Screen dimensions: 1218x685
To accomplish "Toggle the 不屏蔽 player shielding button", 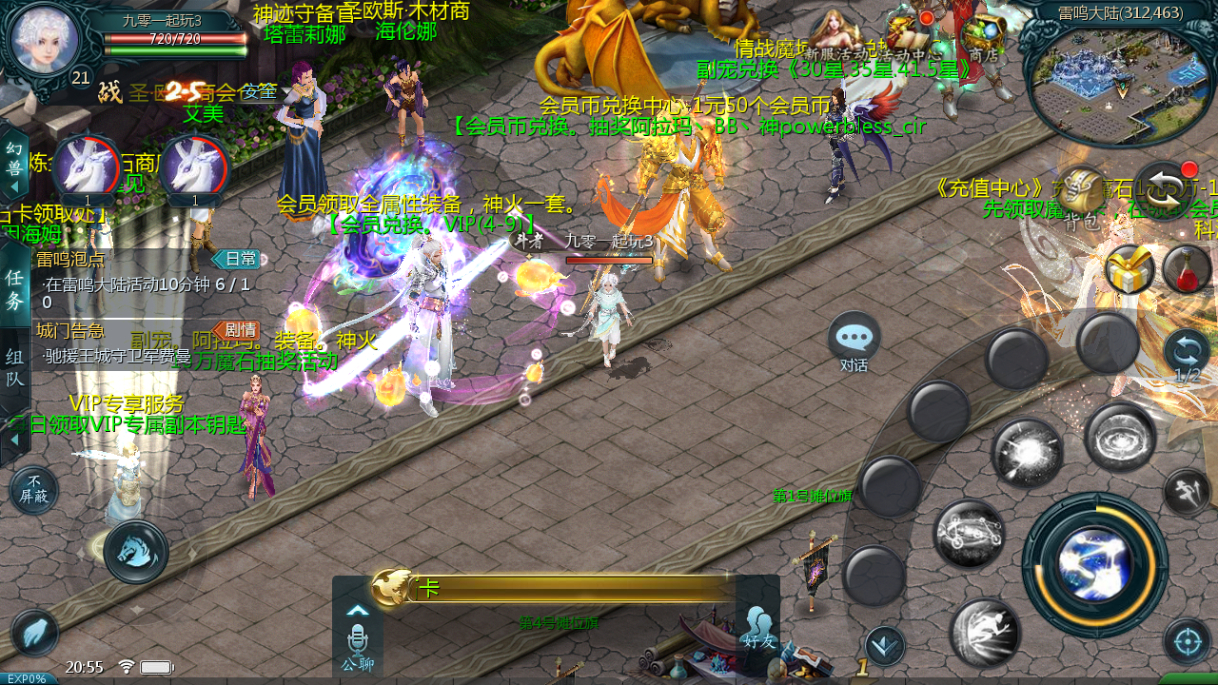I will click(34, 490).
